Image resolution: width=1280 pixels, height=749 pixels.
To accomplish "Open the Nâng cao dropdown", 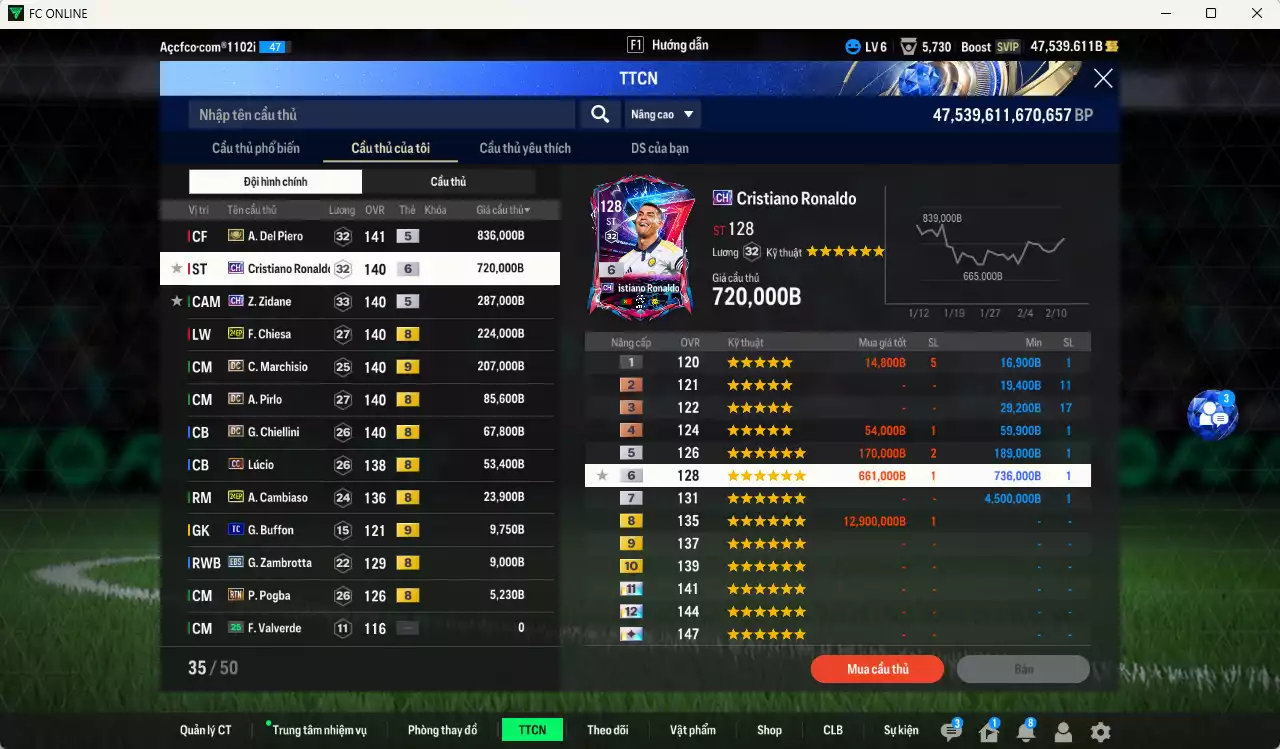I will pyautogui.click(x=662, y=115).
